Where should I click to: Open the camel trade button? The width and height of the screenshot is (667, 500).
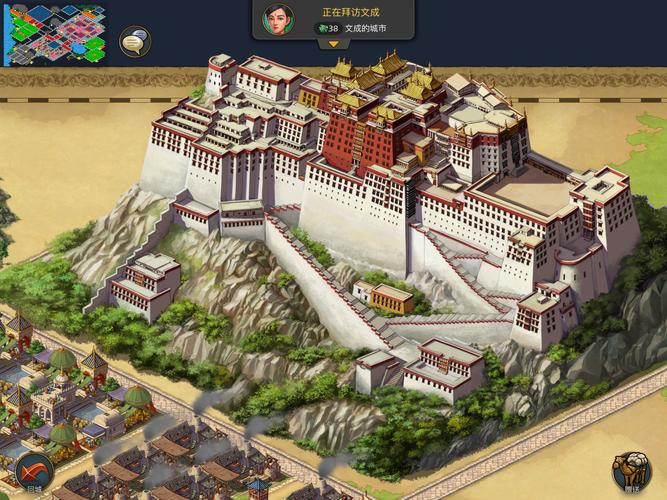631,470
